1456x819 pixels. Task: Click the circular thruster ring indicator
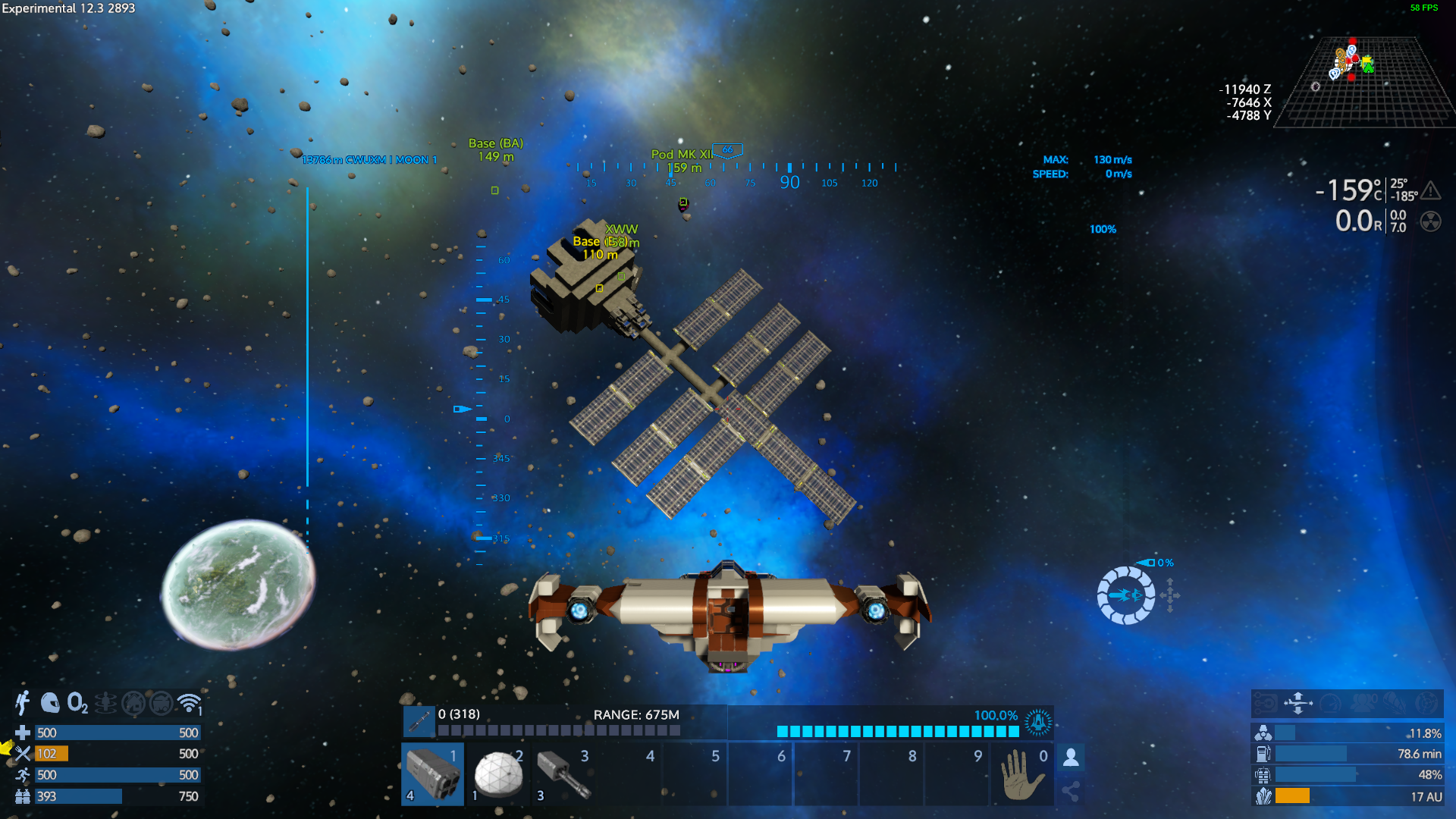click(1125, 595)
